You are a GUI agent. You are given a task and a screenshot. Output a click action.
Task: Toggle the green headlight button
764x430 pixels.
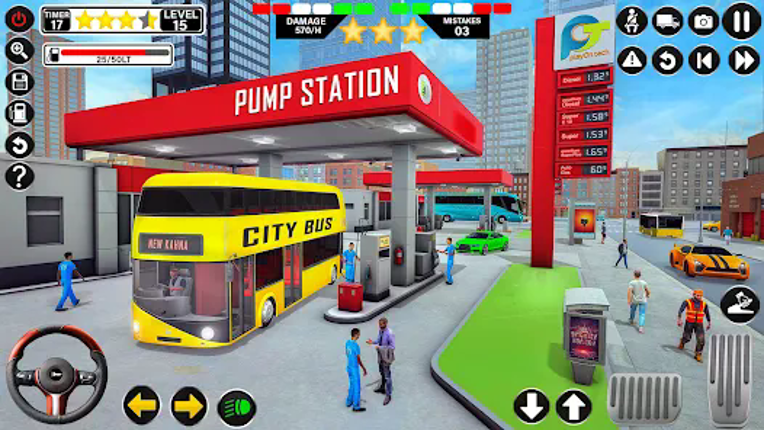tap(237, 407)
